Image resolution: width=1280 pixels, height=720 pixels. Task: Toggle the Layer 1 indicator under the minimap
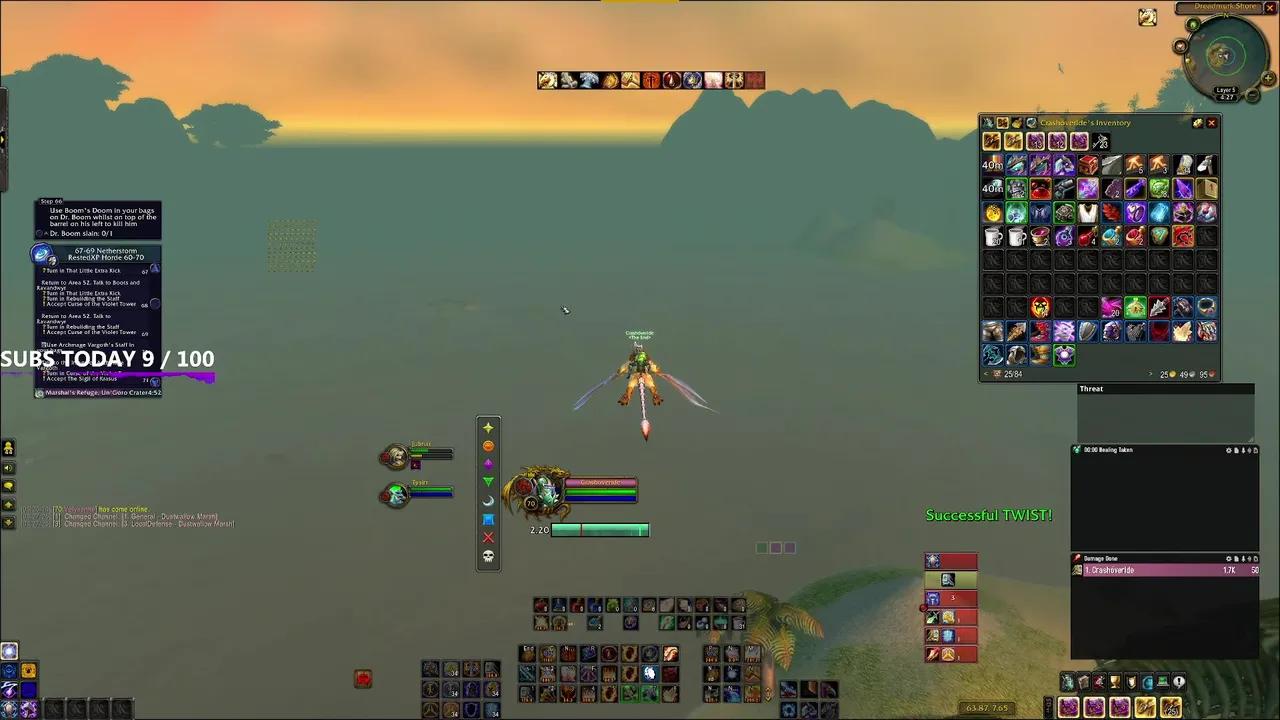pyautogui.click(x=1226, y=90)
